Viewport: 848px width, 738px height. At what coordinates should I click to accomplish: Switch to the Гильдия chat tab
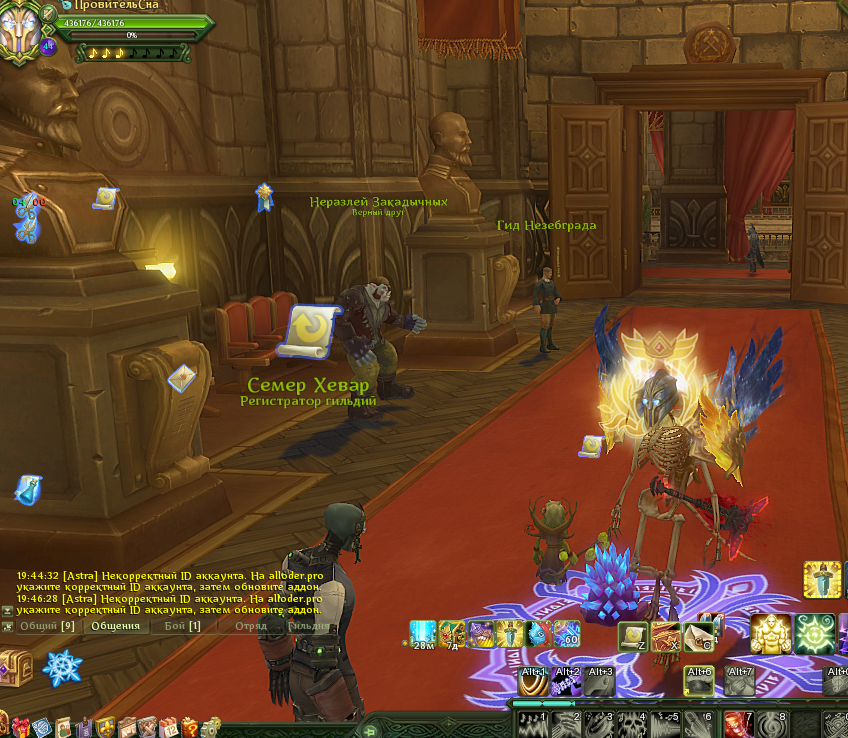[x=307, y=626]
